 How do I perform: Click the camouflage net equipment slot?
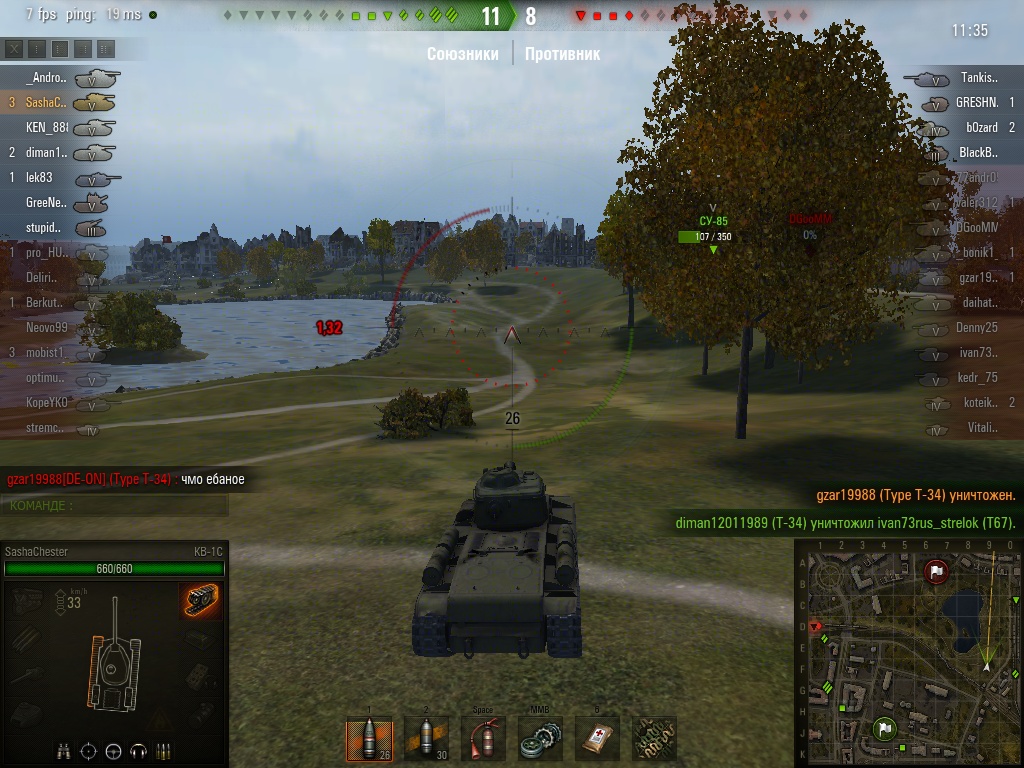[656, 740]
